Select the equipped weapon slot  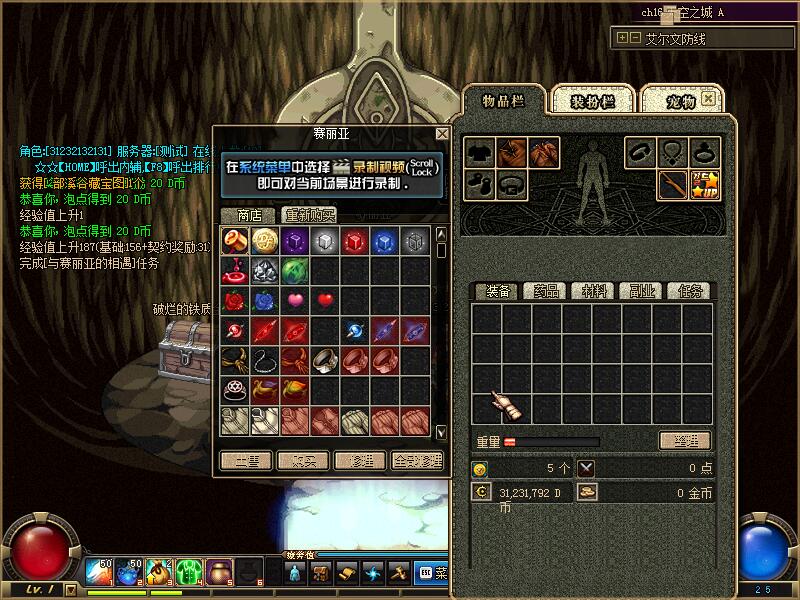click(x=672, y=185)
